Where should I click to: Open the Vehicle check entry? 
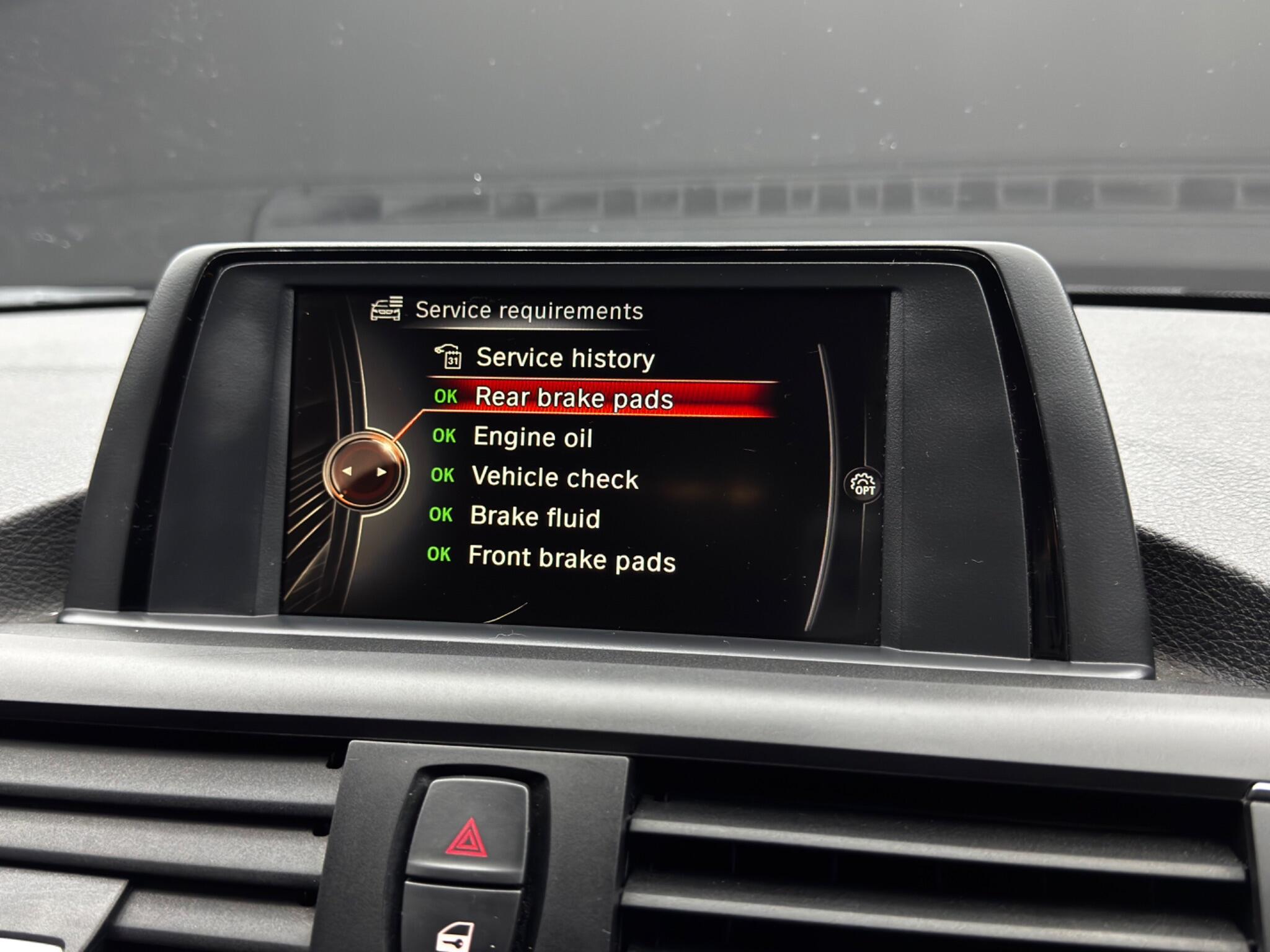tap(554, 478)
